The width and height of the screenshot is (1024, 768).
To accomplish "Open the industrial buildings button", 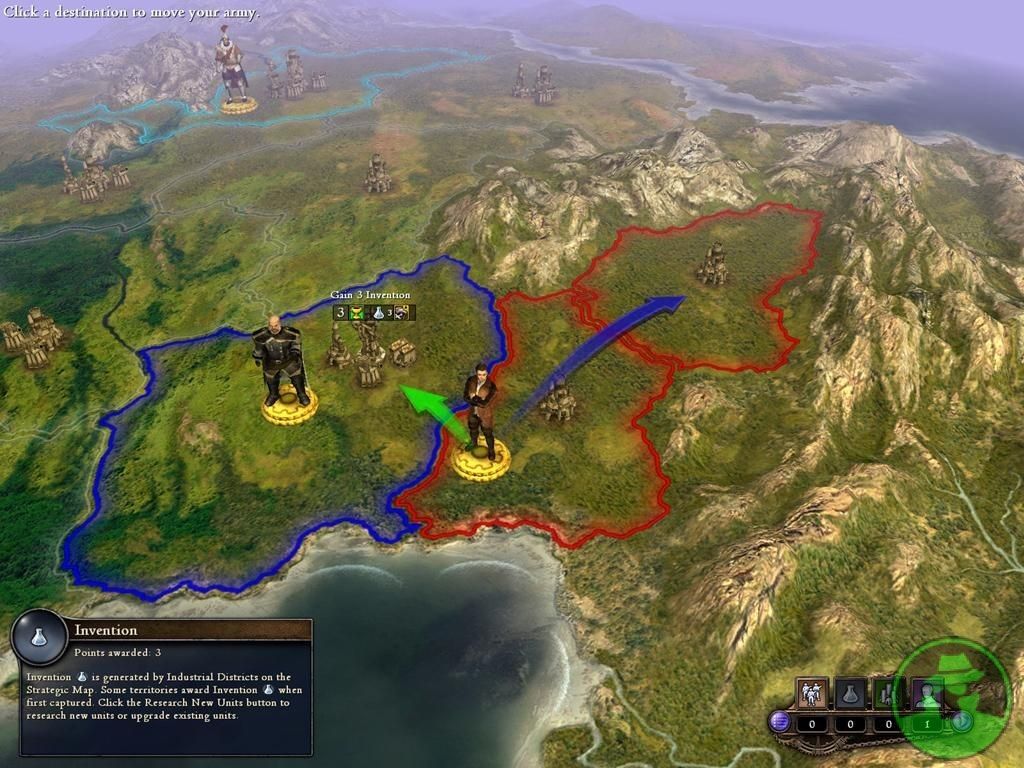I will click(887, 692).
